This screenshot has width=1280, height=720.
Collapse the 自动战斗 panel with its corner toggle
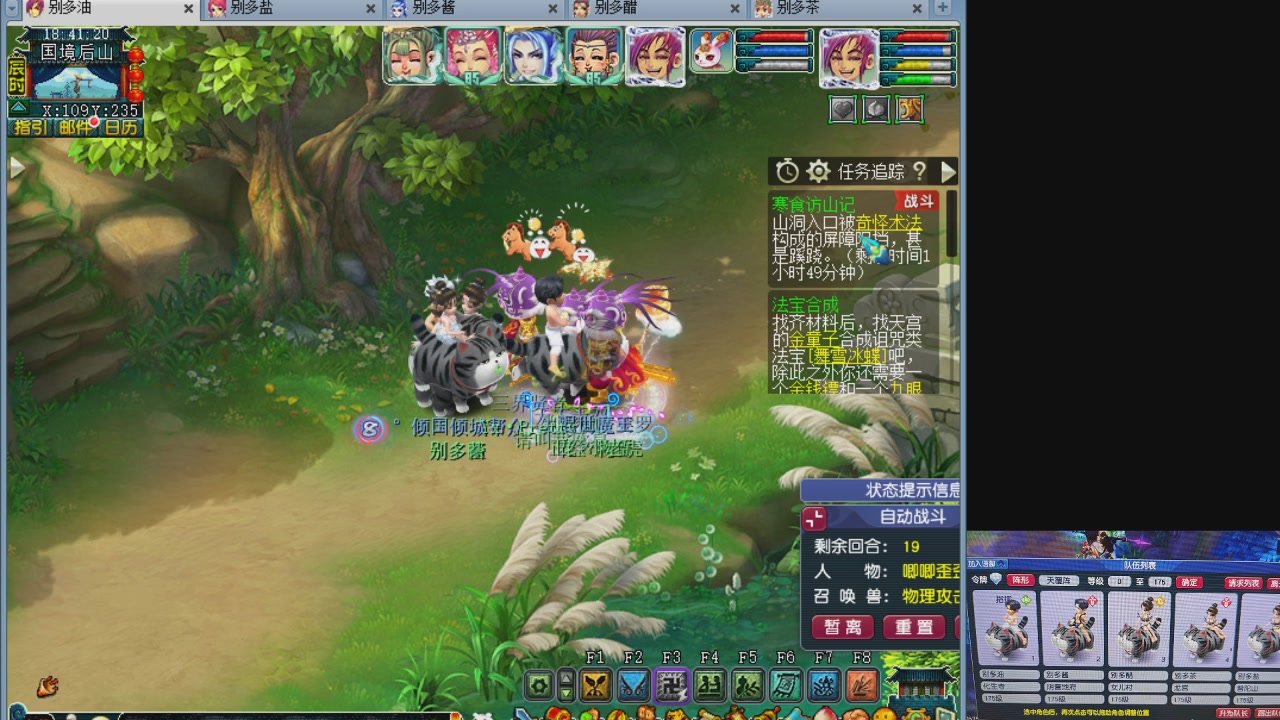point(813,518)
